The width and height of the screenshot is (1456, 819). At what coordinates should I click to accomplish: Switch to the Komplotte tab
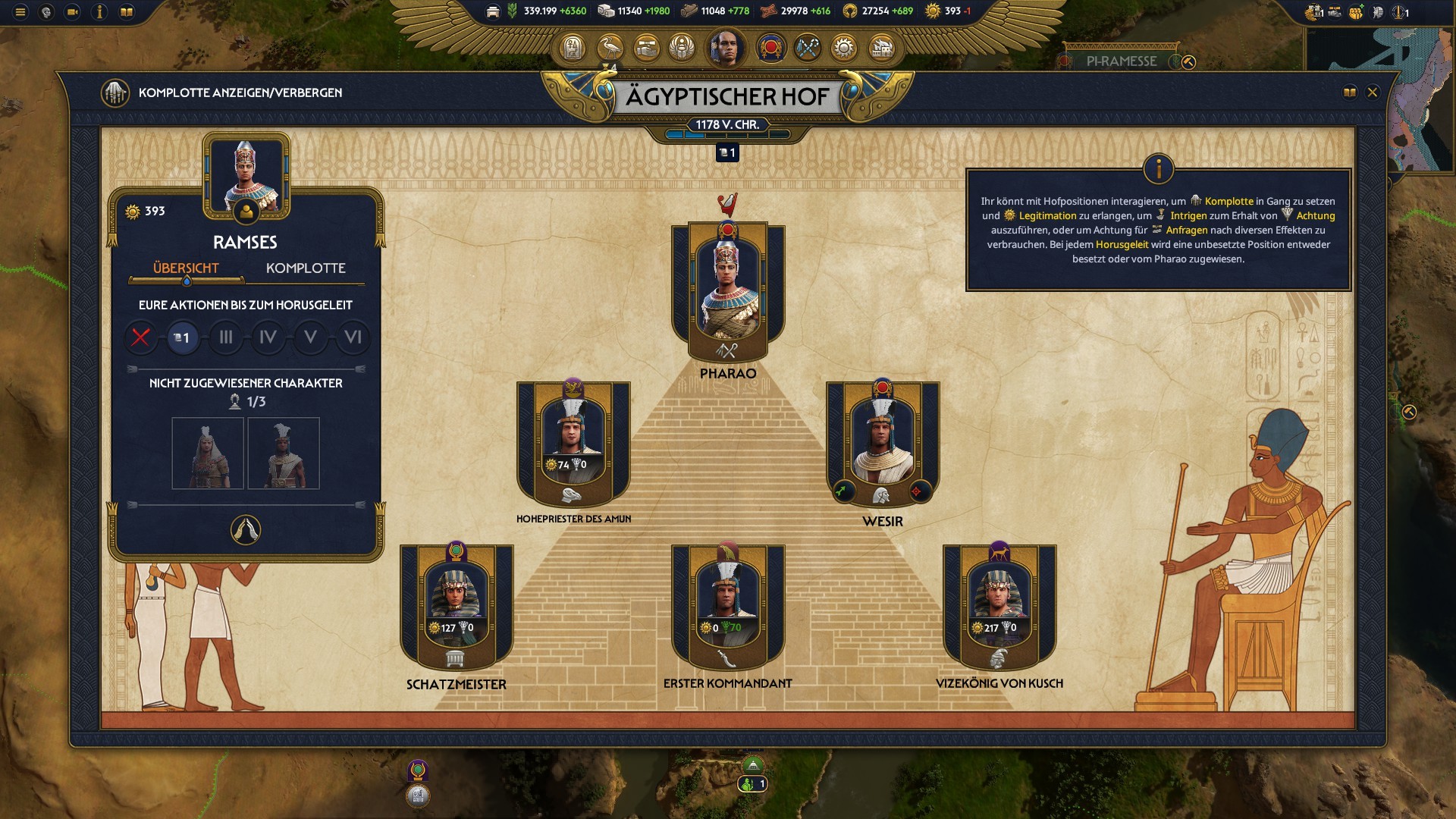[306, 268]
